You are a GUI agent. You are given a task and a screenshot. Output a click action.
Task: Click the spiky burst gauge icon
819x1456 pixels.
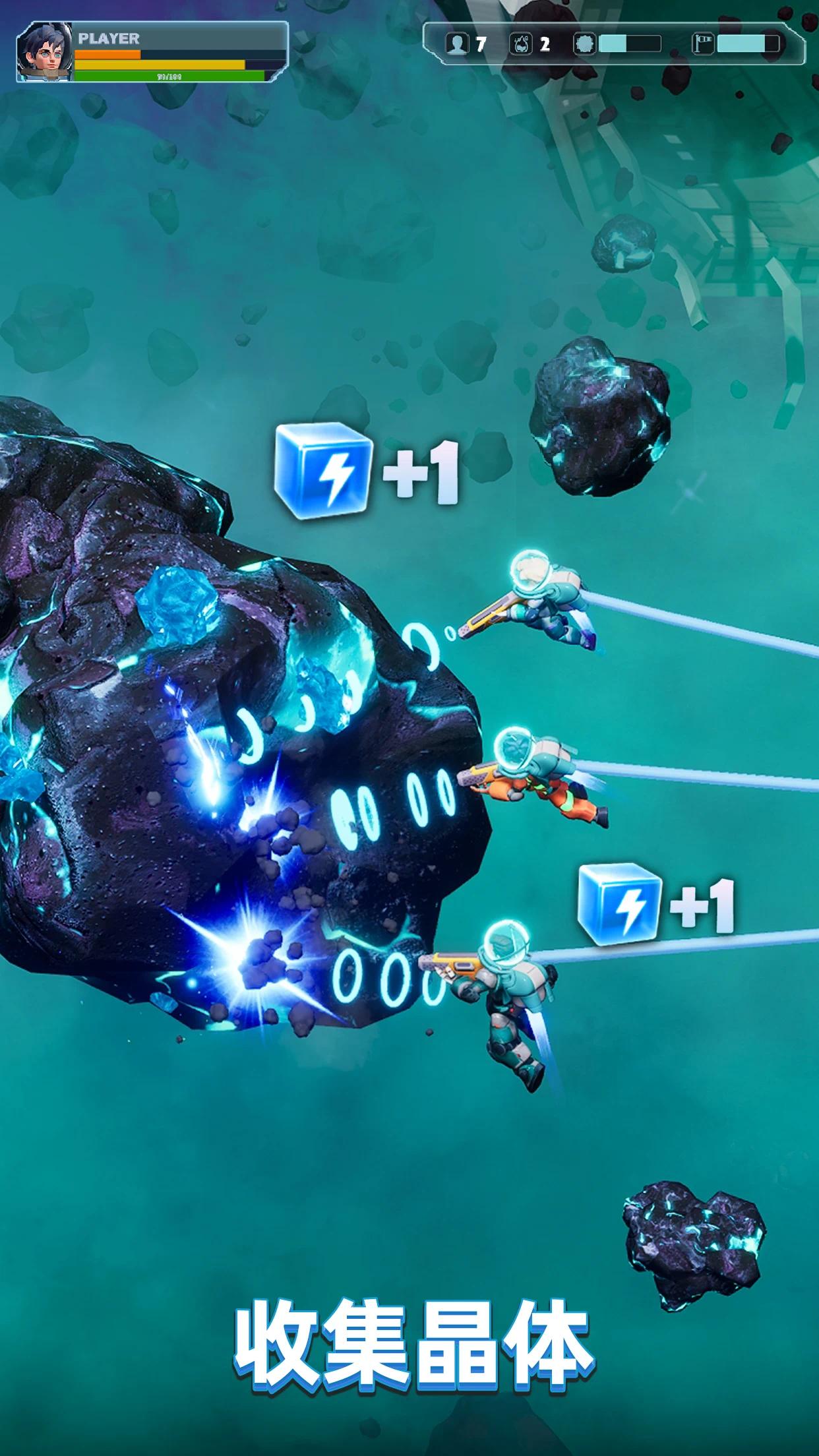(x=585, y=44)
